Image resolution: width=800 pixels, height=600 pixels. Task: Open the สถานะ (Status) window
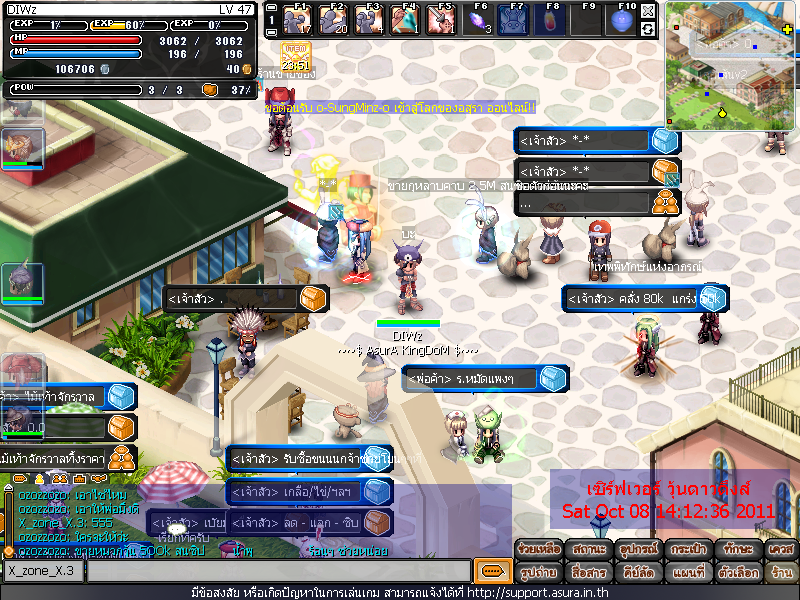coord(587,550)
